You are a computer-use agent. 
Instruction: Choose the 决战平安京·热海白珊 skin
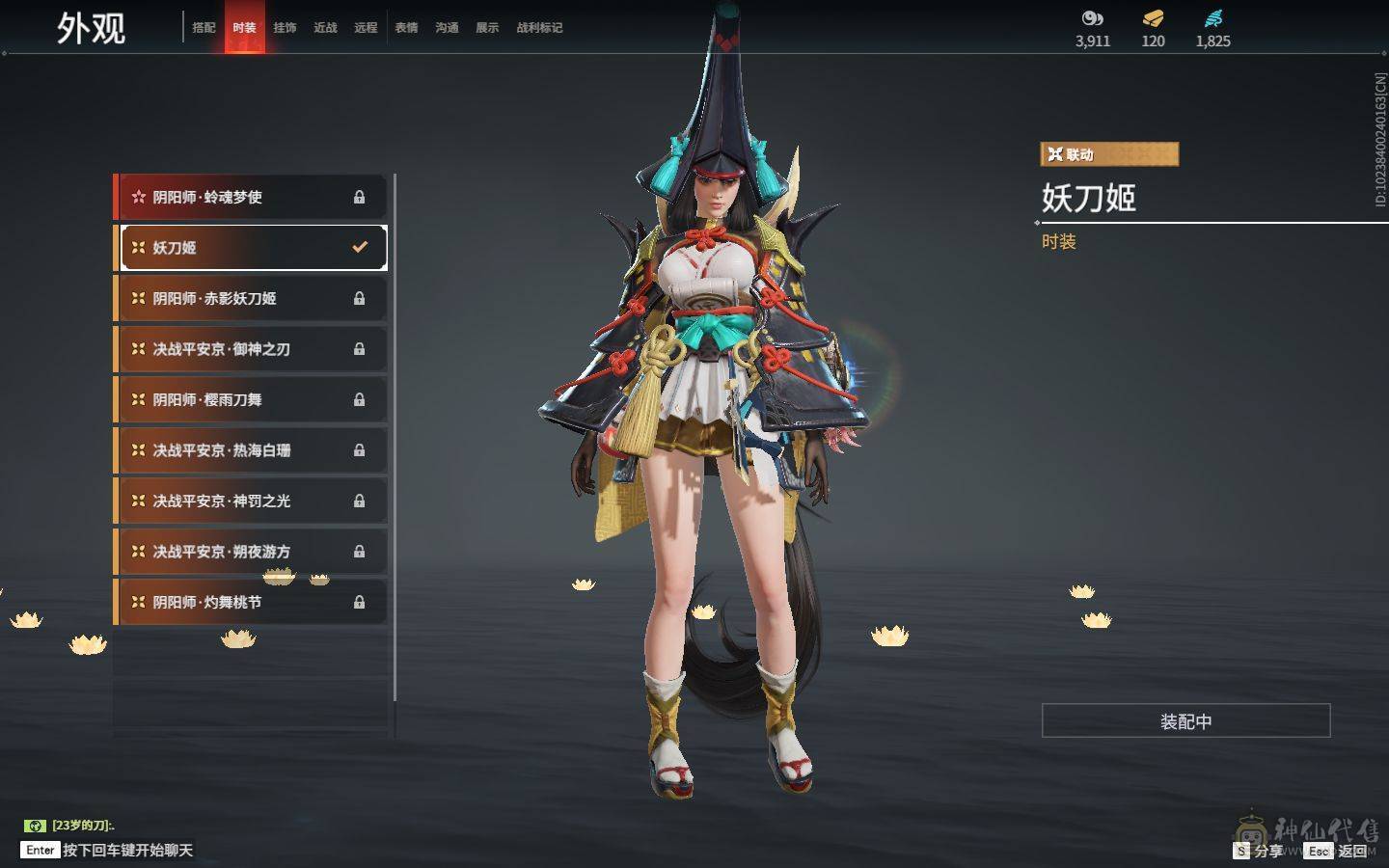pos(251,450)
